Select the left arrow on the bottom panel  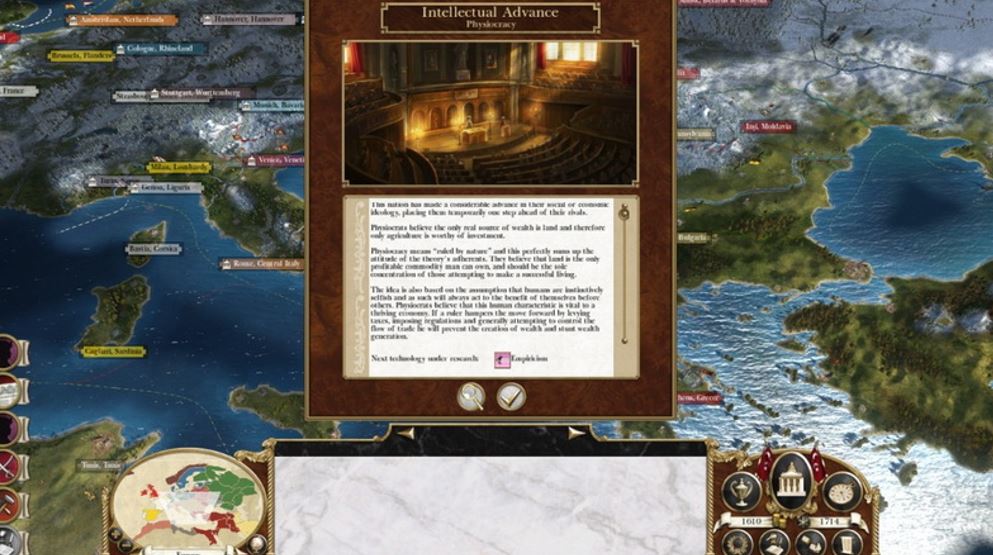(405, 434)
